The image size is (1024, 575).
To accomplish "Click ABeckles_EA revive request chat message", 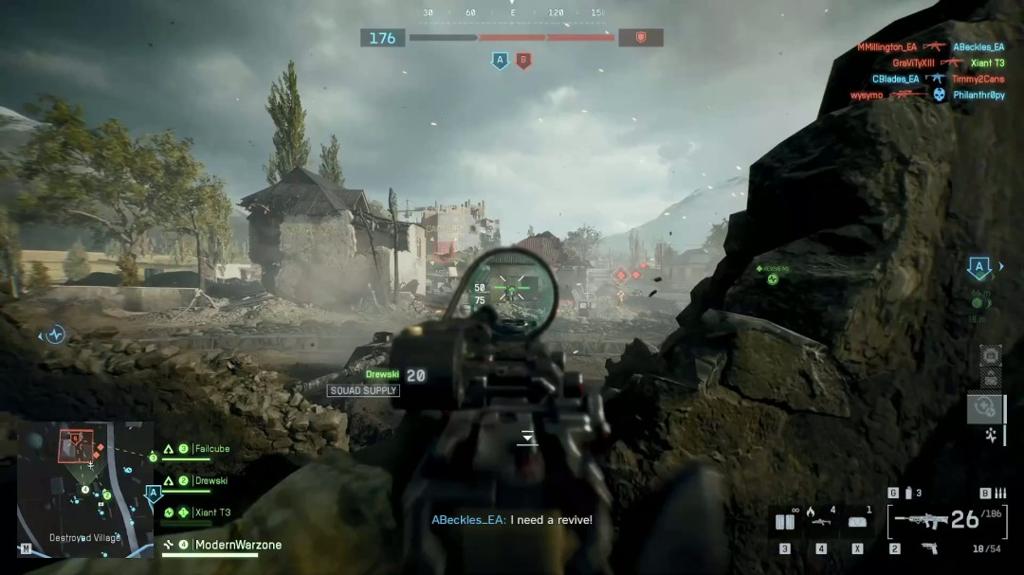I will [512, 520].
